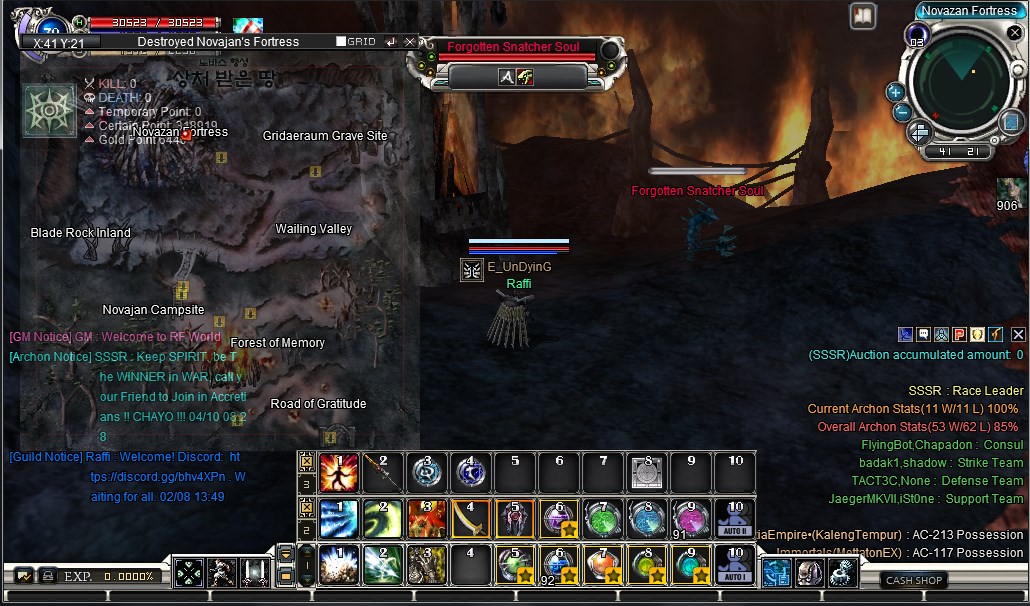The image size is (1030, 606).
Task: Toggle the GRID checkbox on the map
Action: pos(341,42)
